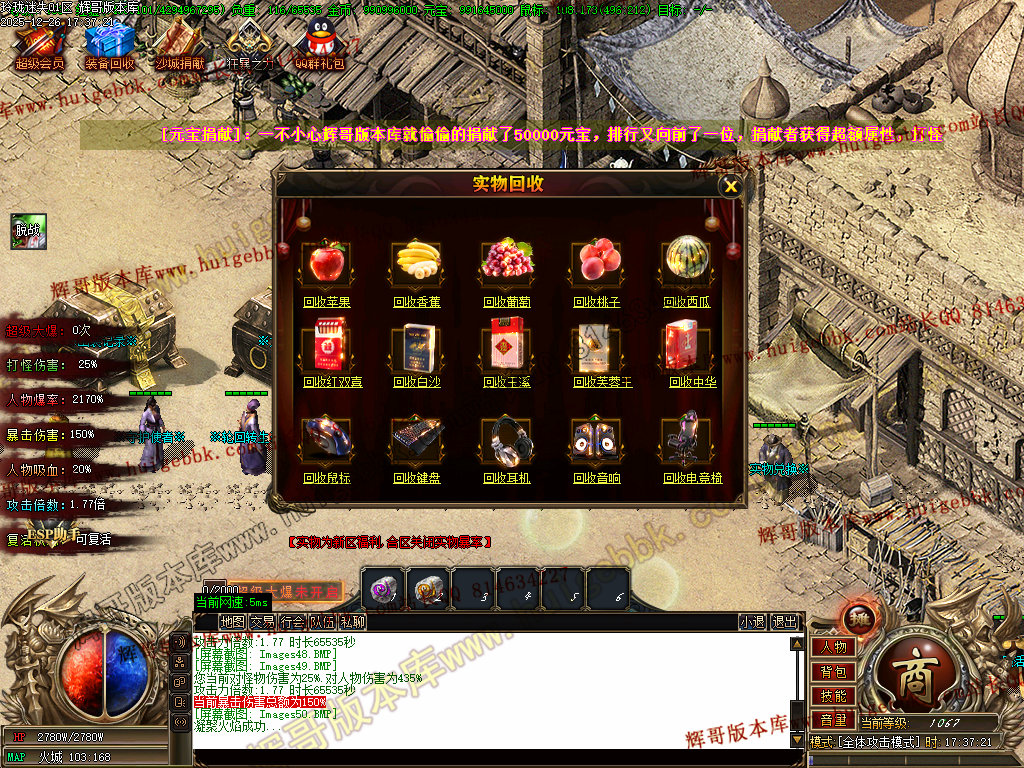
Task: Activate the 脱战 leave-combat icon
Action: point(29,230)
